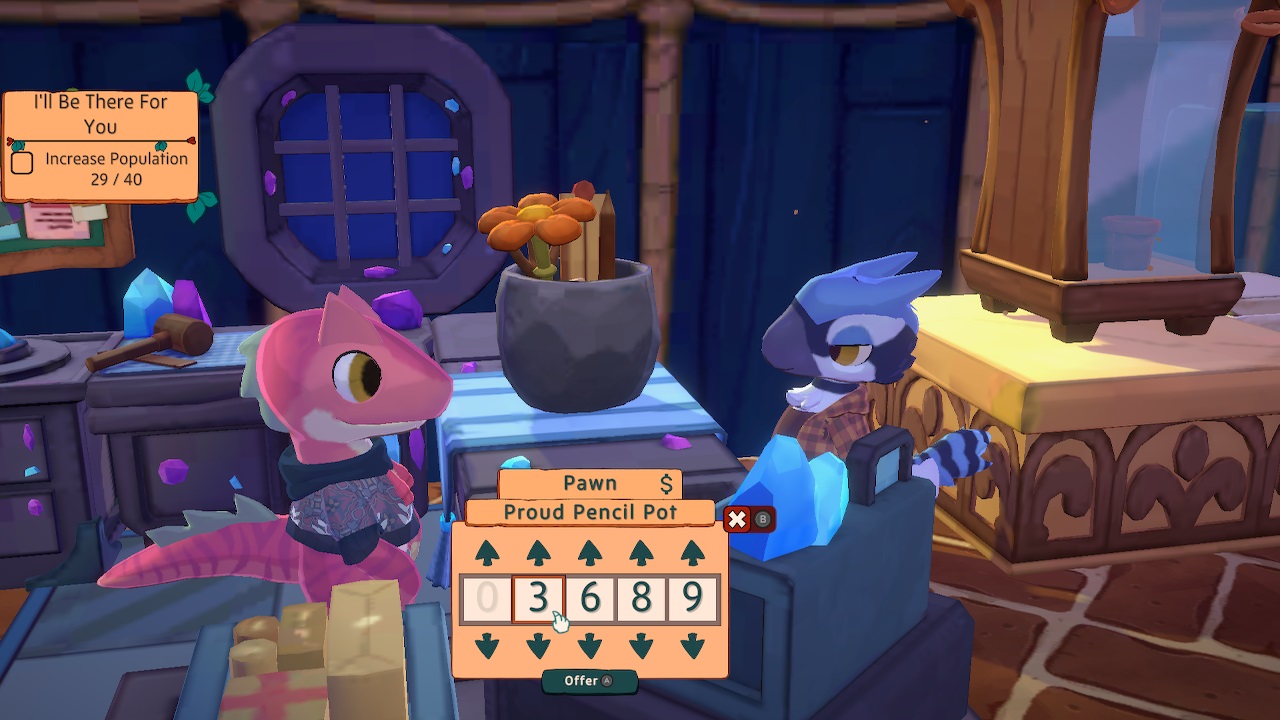Select the highlighted digit showing 3

pos(537,597)
